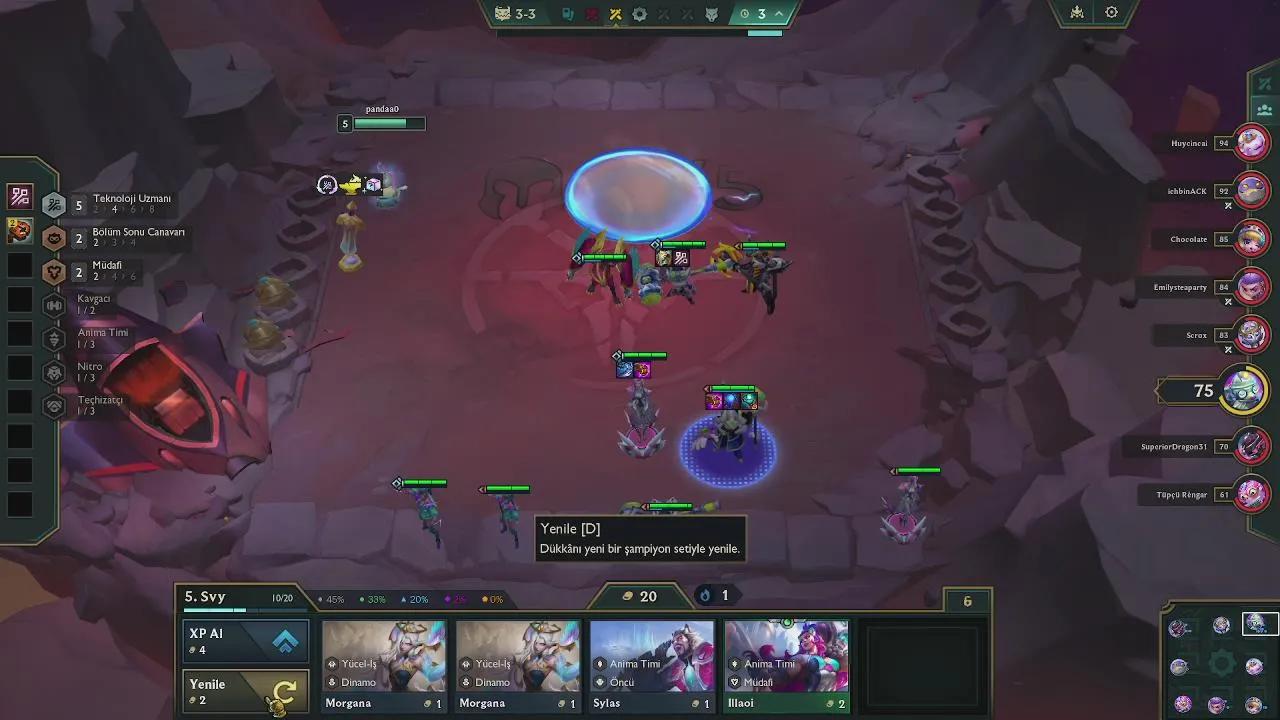The image size is (1280, 720).
Task: Click the highlighted item orb in the bench grid
Action: (1258, 624)
